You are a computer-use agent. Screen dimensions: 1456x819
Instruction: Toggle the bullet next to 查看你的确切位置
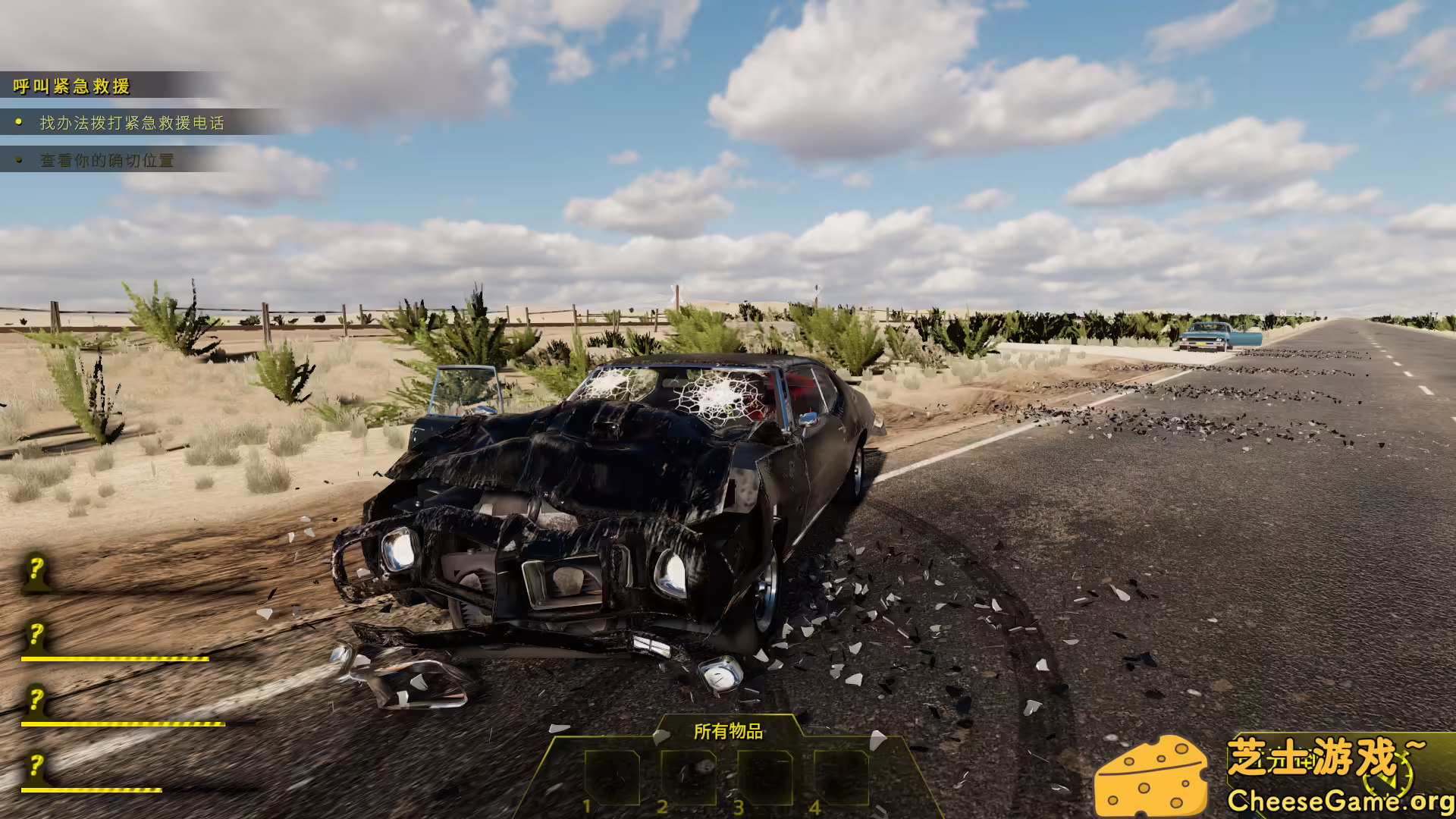coord(18,161)
